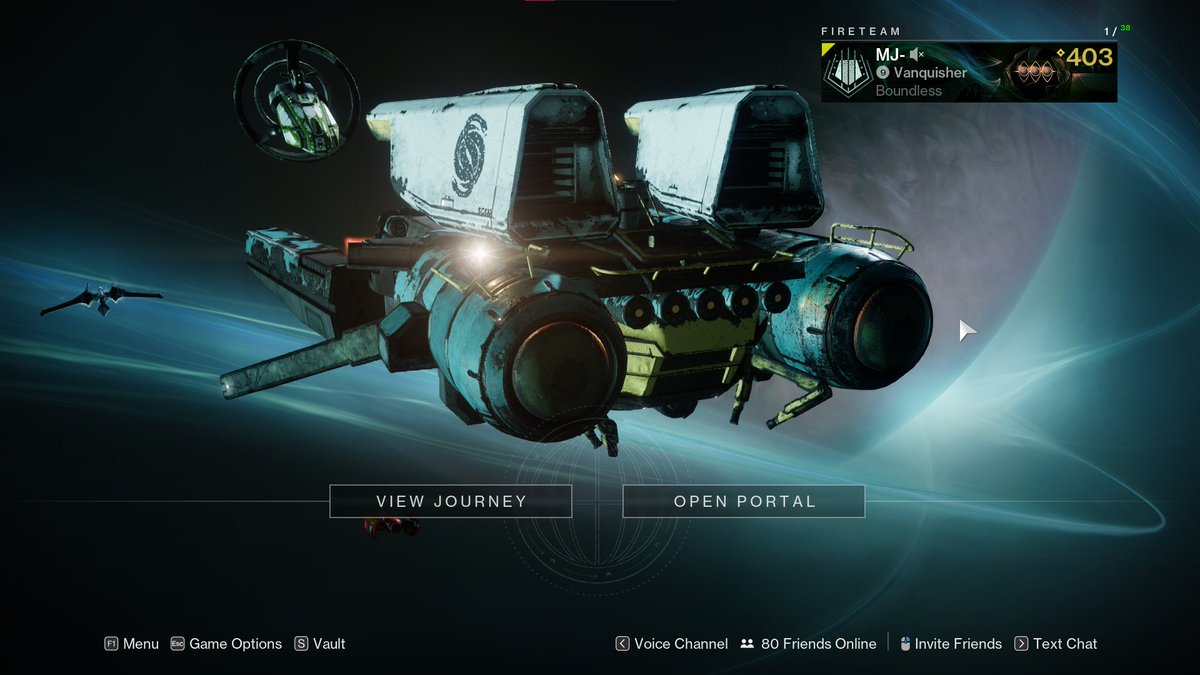Open the Menu option
The image size is (1200, 675).
click(131, 644)
